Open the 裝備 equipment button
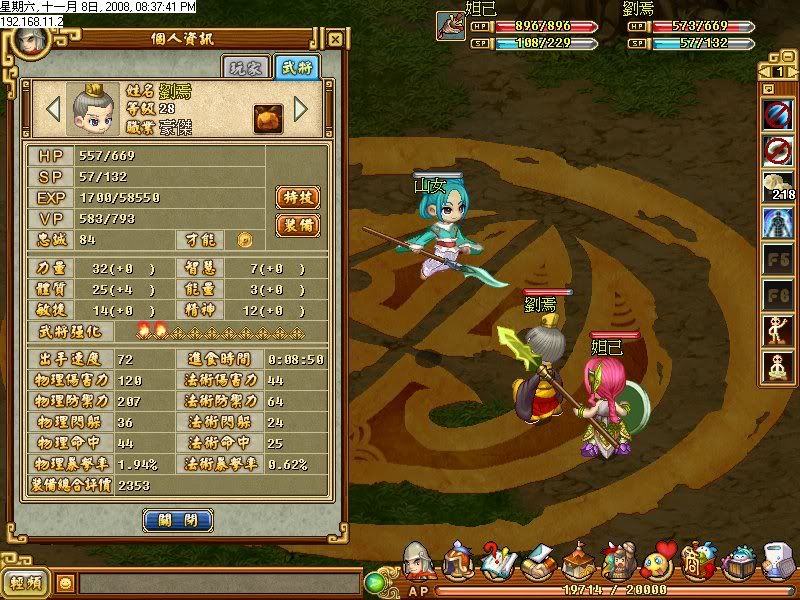Screen dimensions: 800x600 tap(297, 225)
